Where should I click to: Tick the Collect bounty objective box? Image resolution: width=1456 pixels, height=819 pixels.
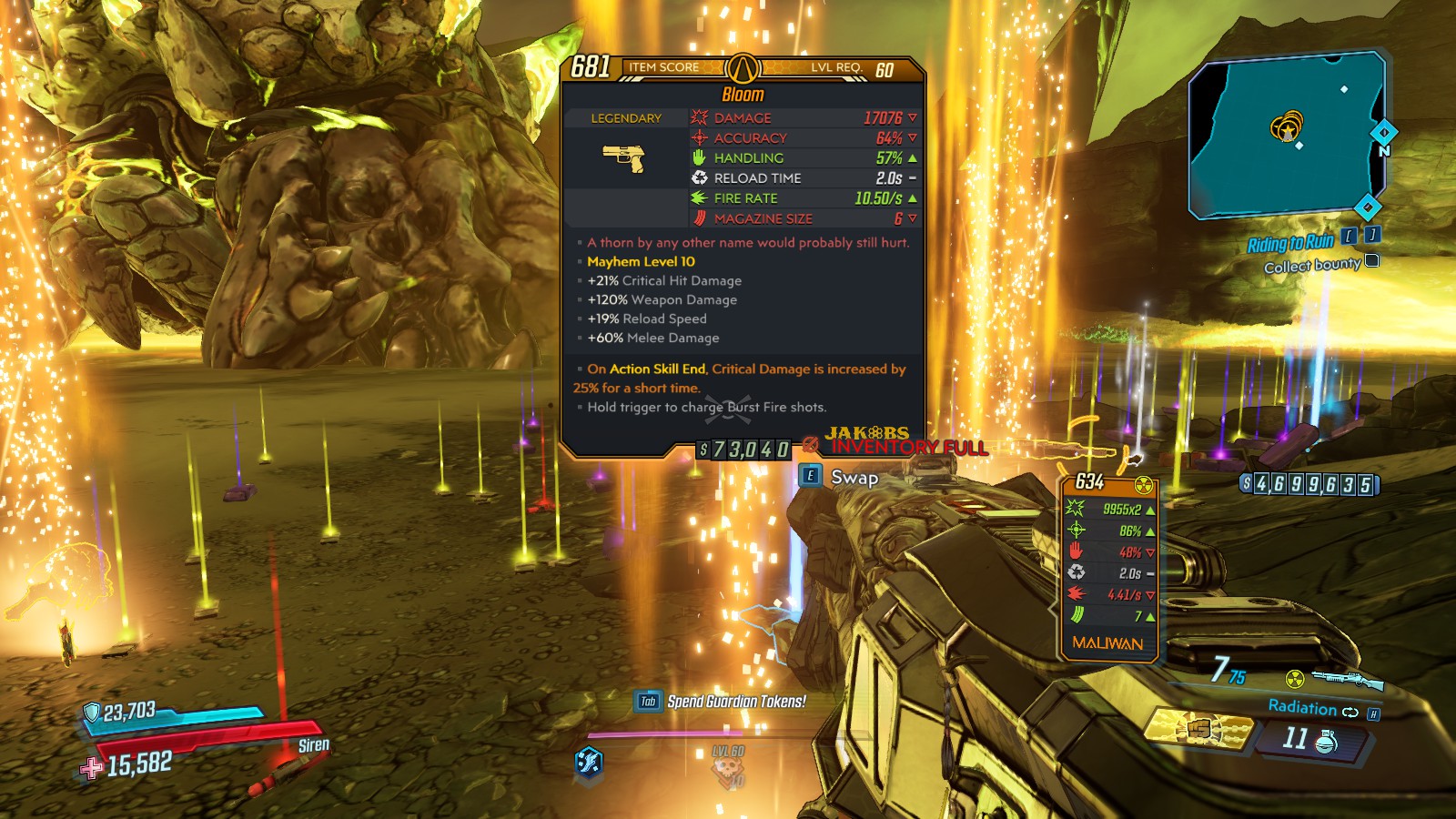click(1372, 261)
